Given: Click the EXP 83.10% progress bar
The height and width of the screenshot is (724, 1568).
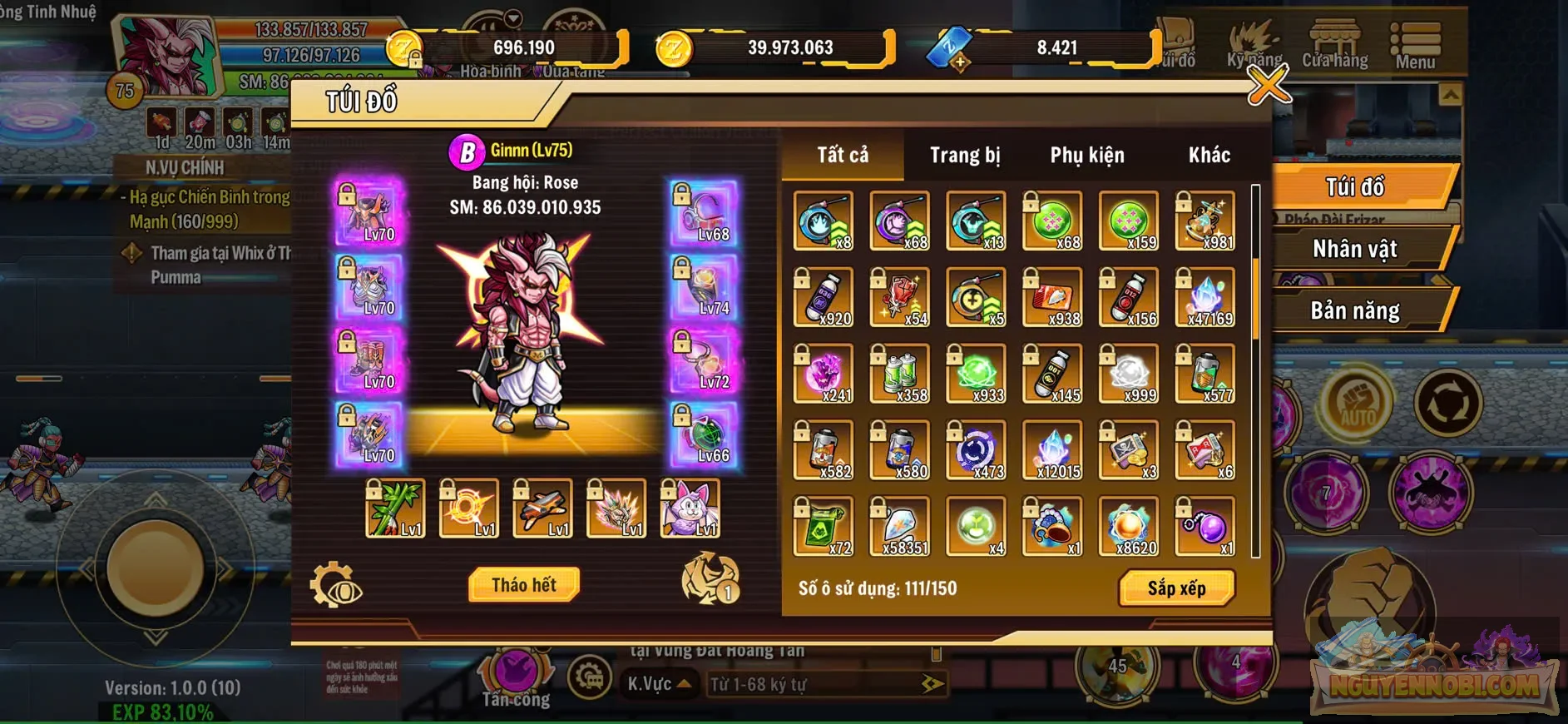Looking at the screenshot, I should point(164,713).
